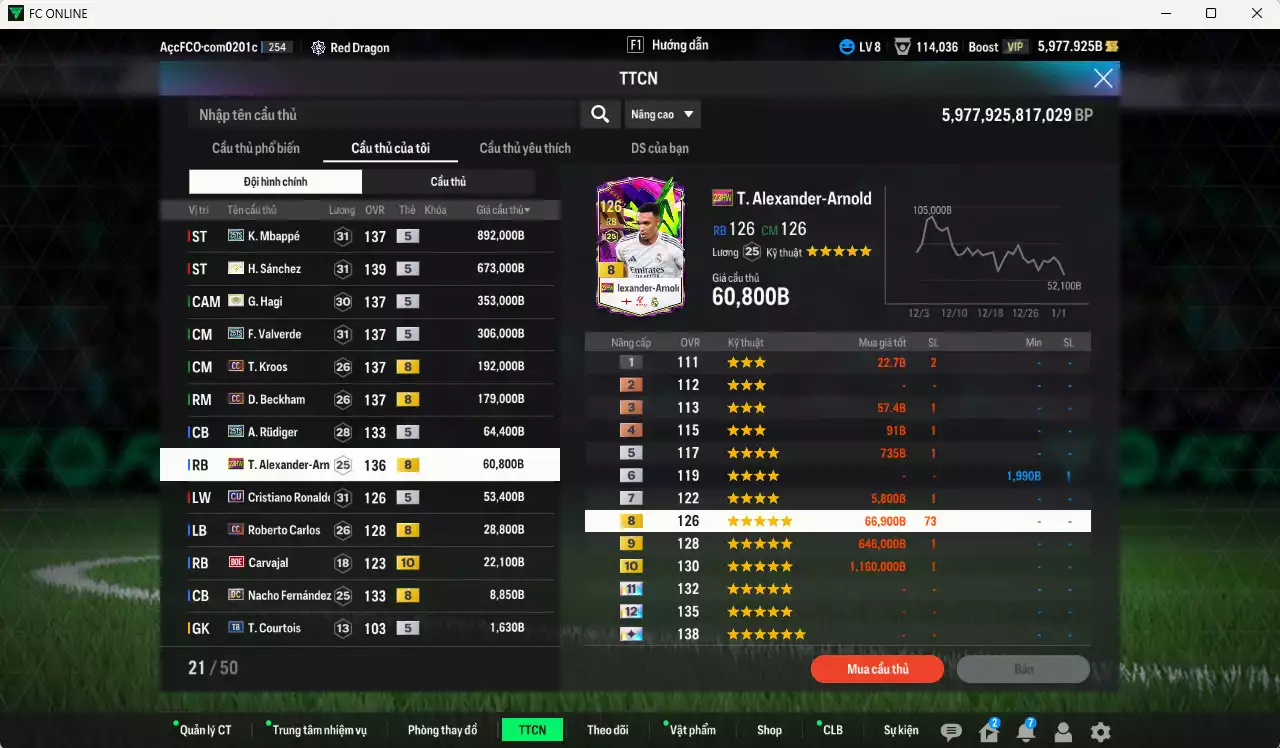
Task: Open notifications via the bell icon
Action: [1027, 732]
